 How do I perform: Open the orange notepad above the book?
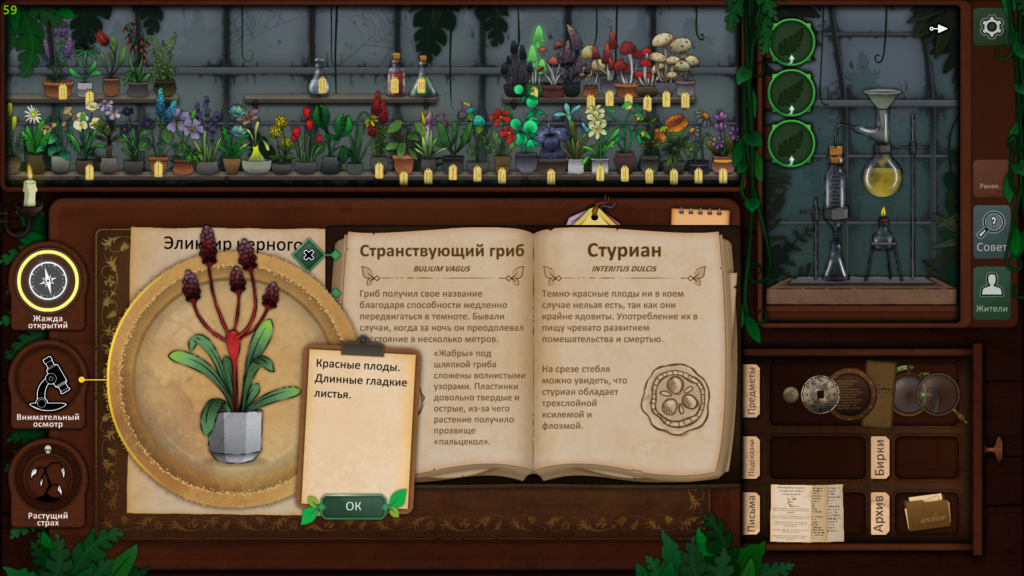700,215
